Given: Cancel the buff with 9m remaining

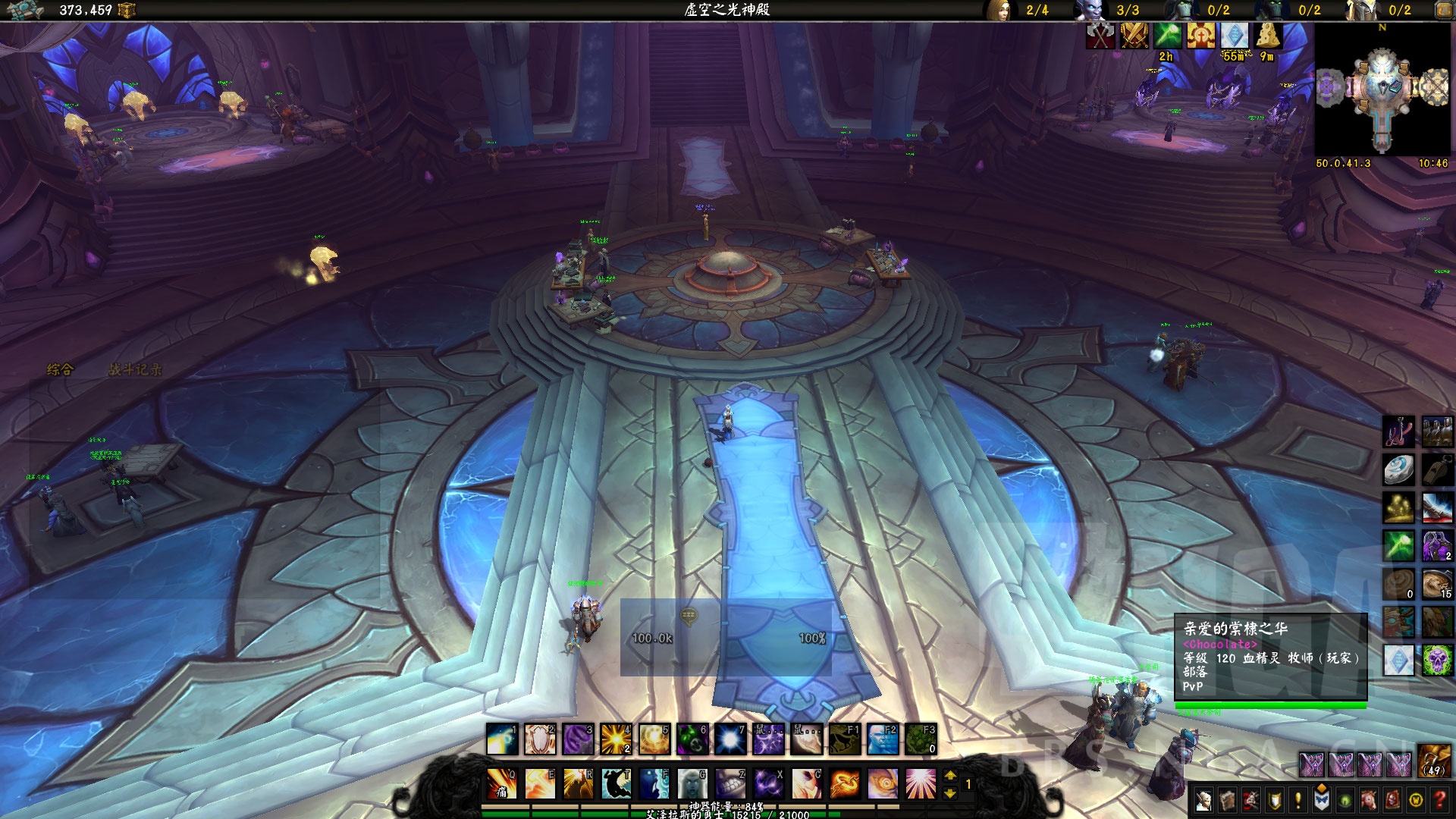Looking at the screenshot, I should tap(1268, 36).
